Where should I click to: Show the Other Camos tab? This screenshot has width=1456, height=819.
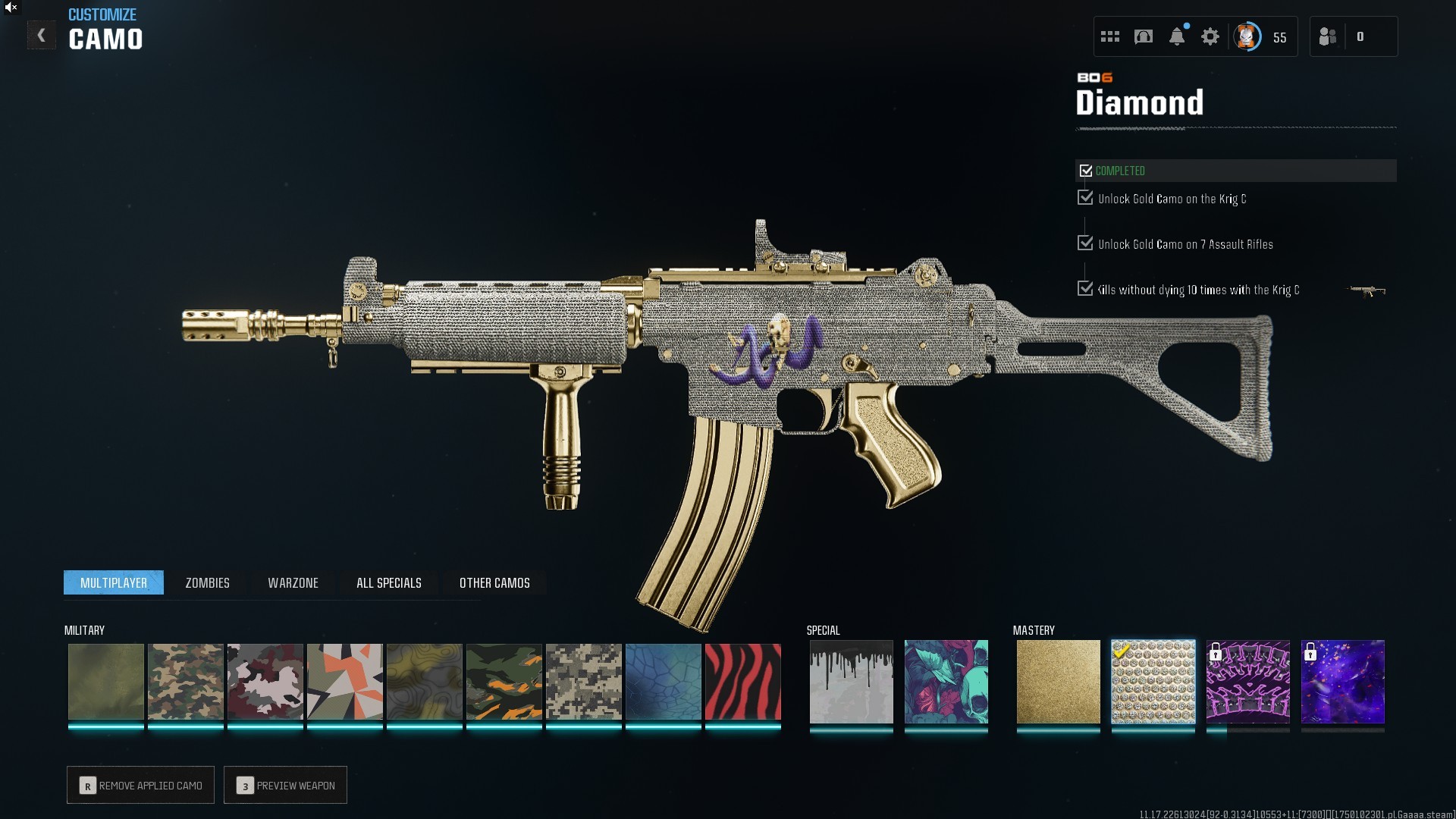point(494,582)
